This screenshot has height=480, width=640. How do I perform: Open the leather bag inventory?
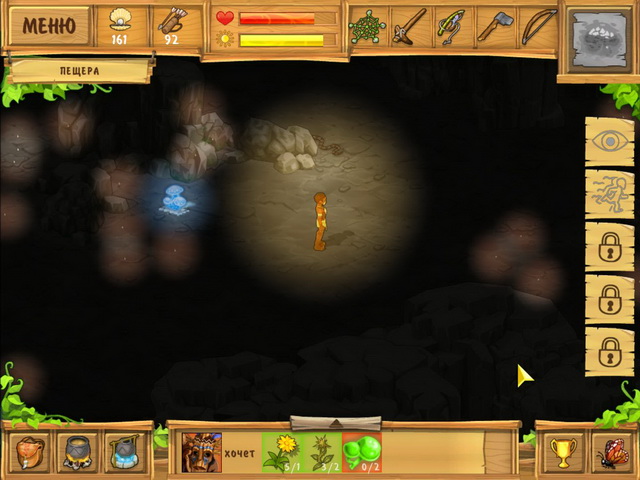click(x=28, y=452)
